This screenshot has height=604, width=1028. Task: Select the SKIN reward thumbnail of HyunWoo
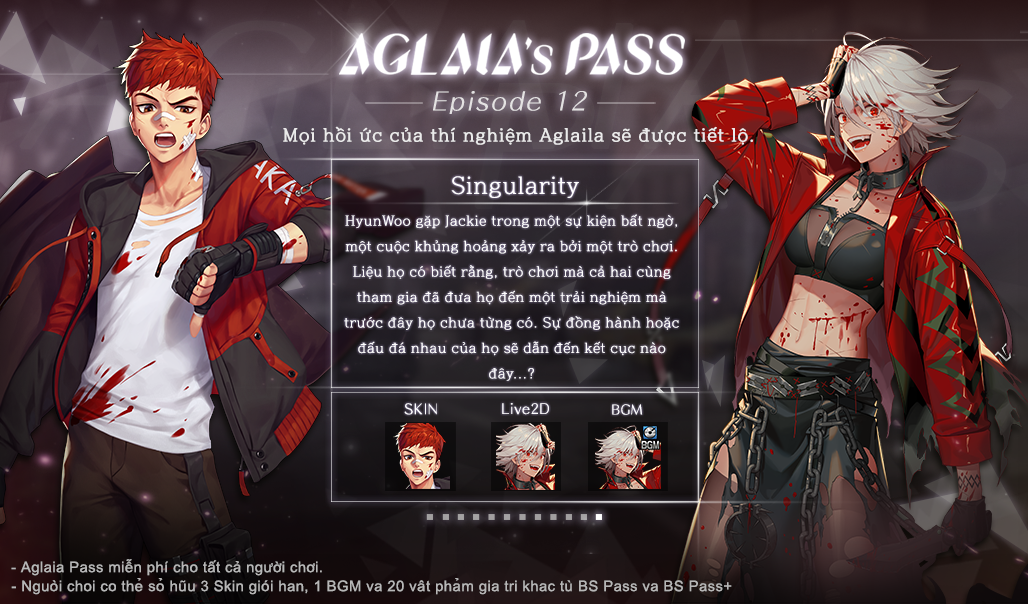[x=421, y=456]
